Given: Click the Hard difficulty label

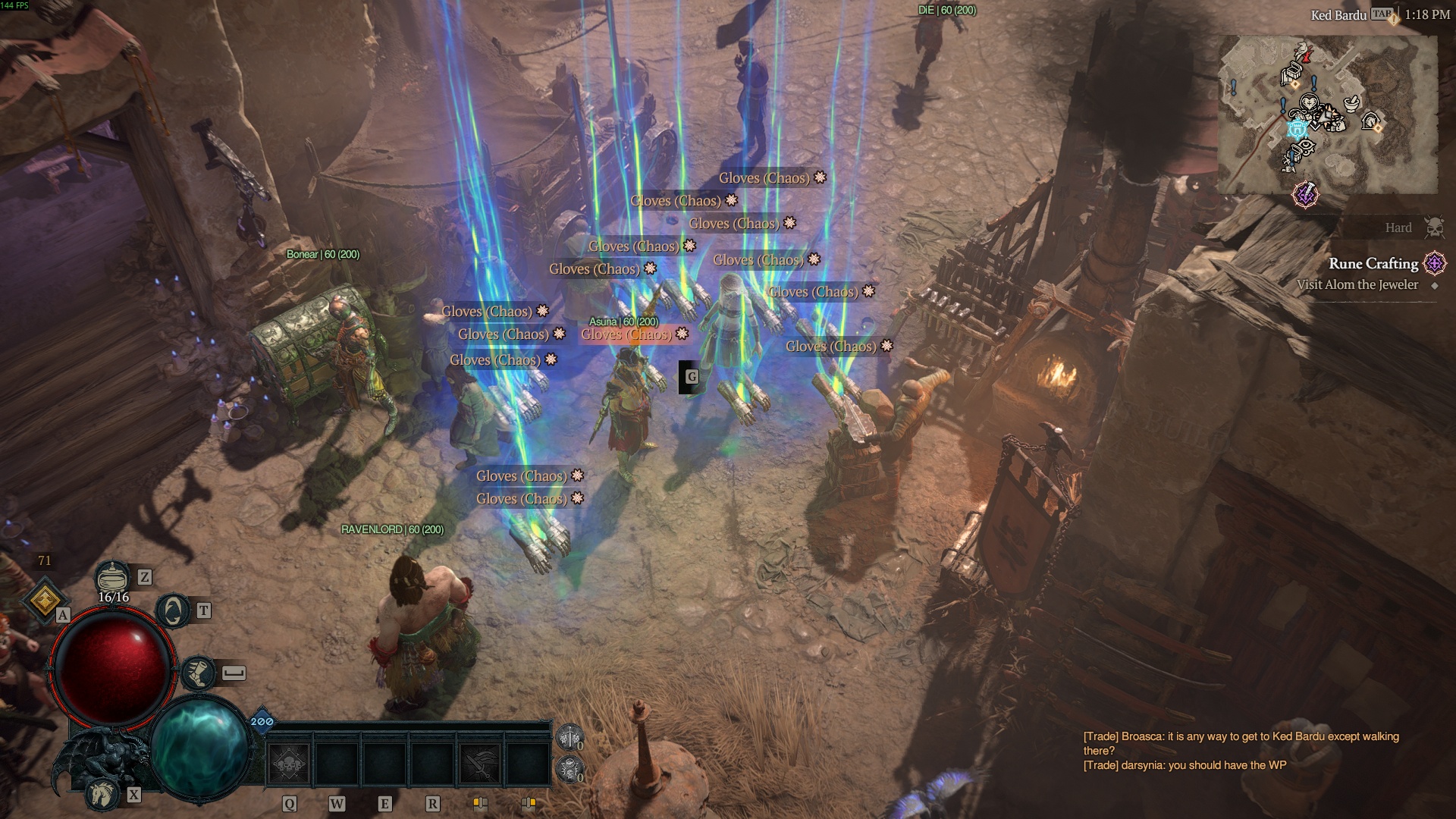Looking at the screenshot, I should 1398,227.
